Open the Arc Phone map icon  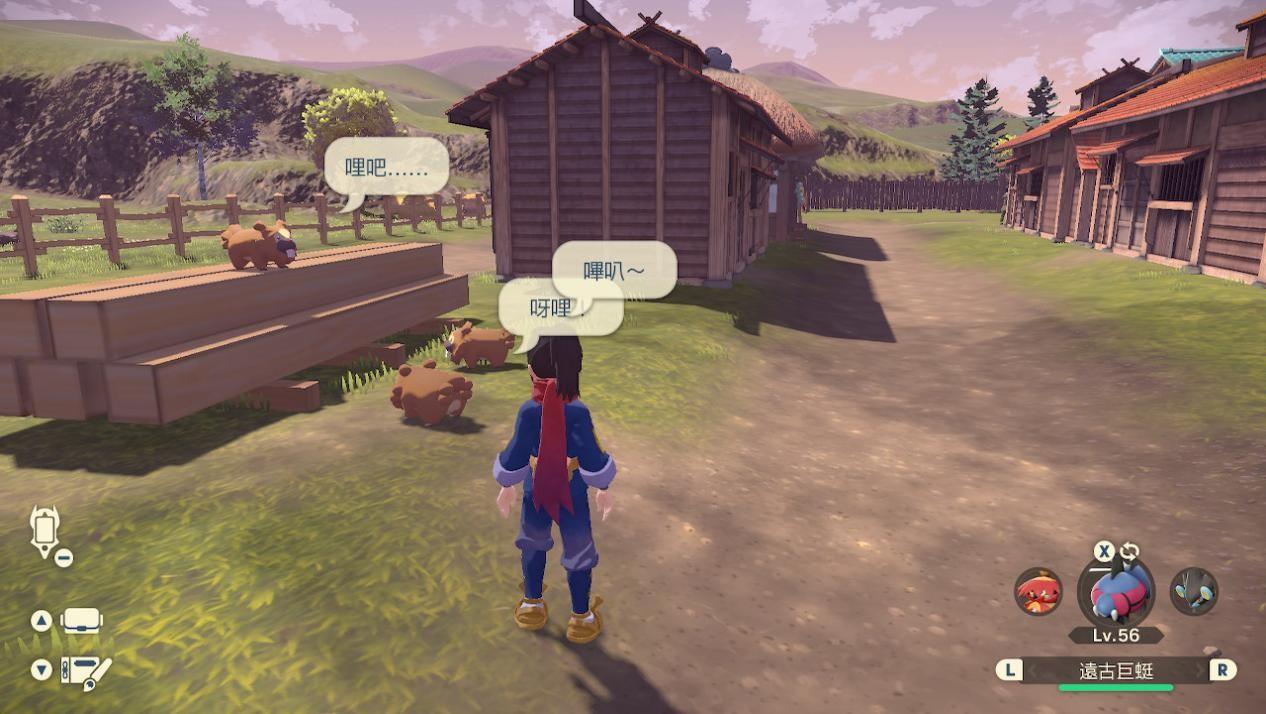click(x=46, y=530)
